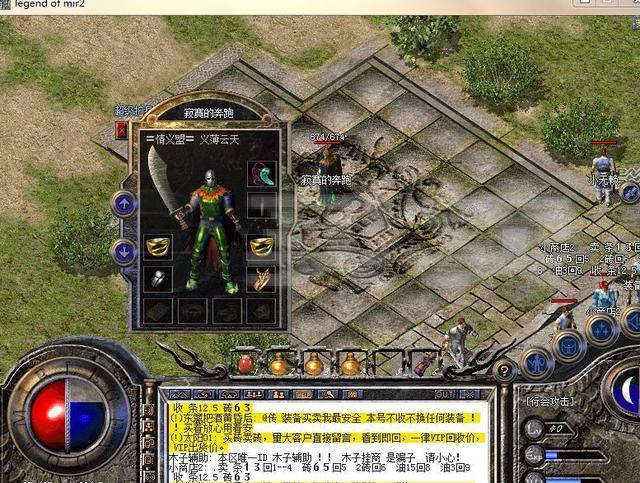Use the purple item in last belt slot

coord(423,365)
